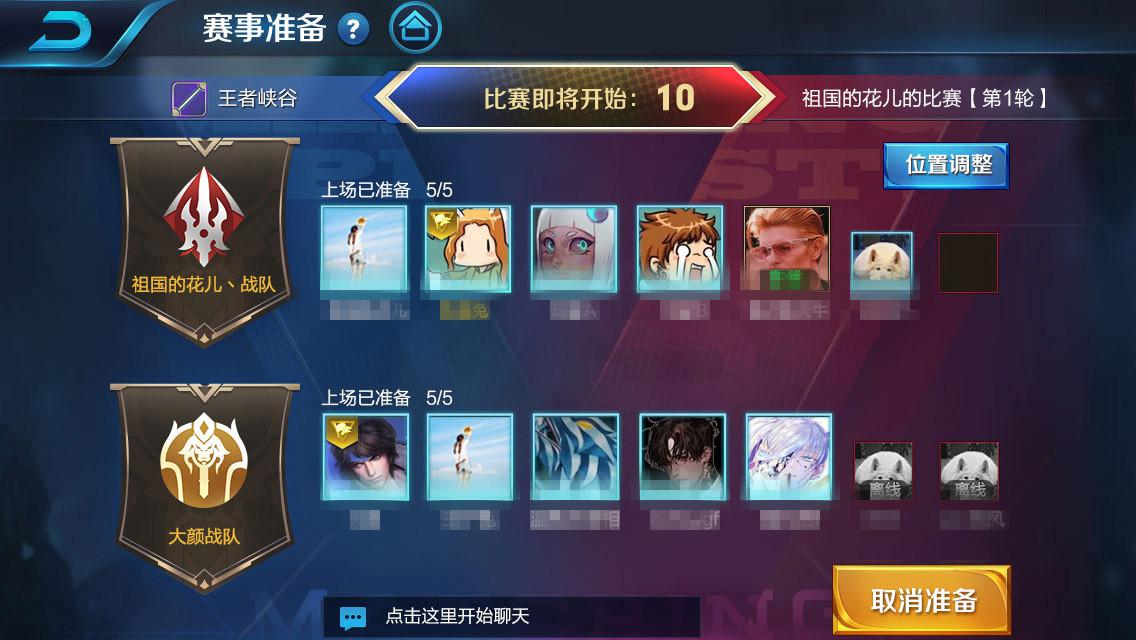Choose the crying brown-haired boy avatar
The height and width of the screenshot is (640, 1136).
(681, 249)
